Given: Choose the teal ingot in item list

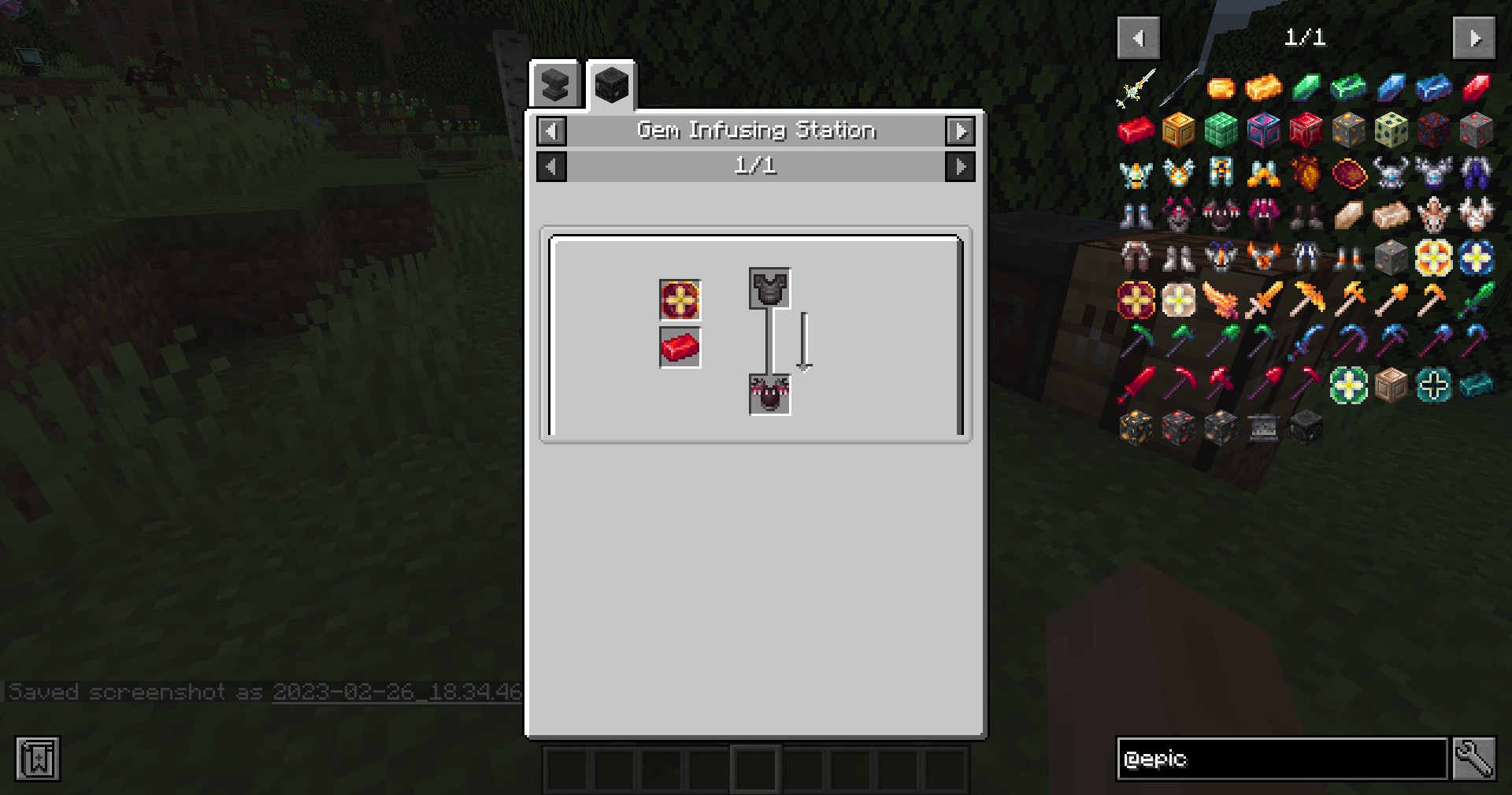Looking at the screenshot, I should click(1476, 385).
